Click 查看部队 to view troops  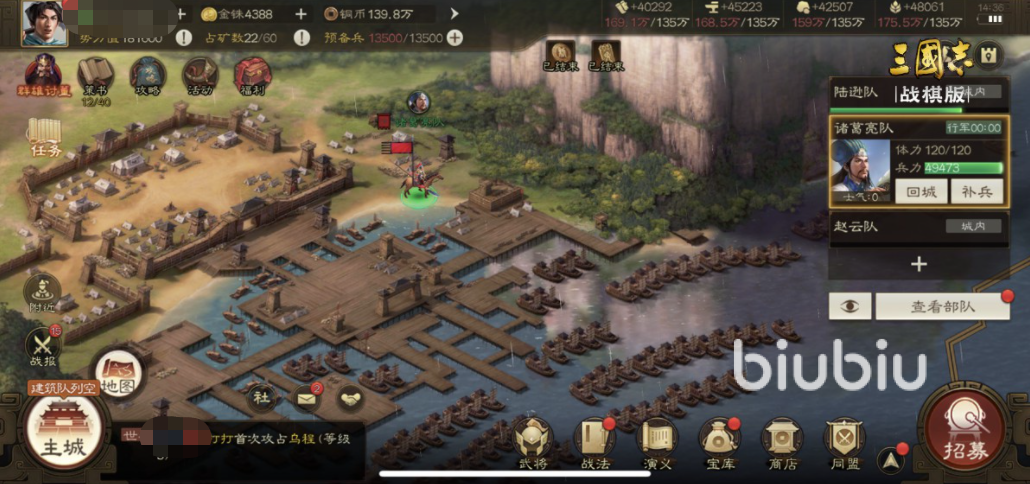(942, 307)
